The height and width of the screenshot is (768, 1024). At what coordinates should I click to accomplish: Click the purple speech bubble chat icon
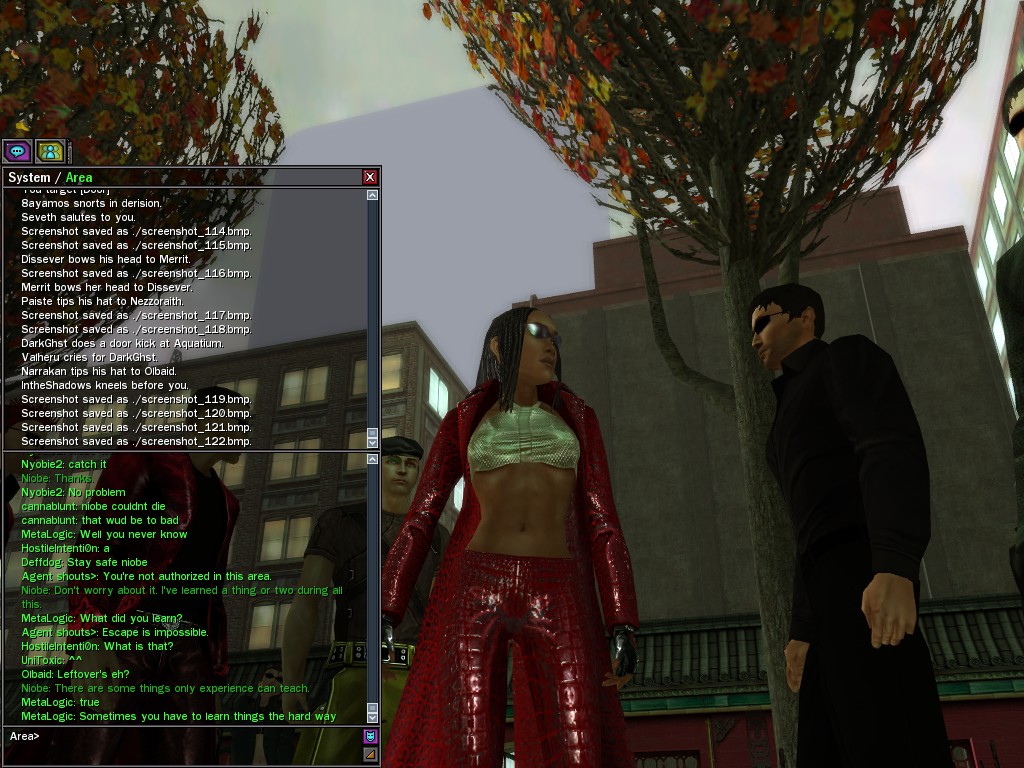coord(17,151)
